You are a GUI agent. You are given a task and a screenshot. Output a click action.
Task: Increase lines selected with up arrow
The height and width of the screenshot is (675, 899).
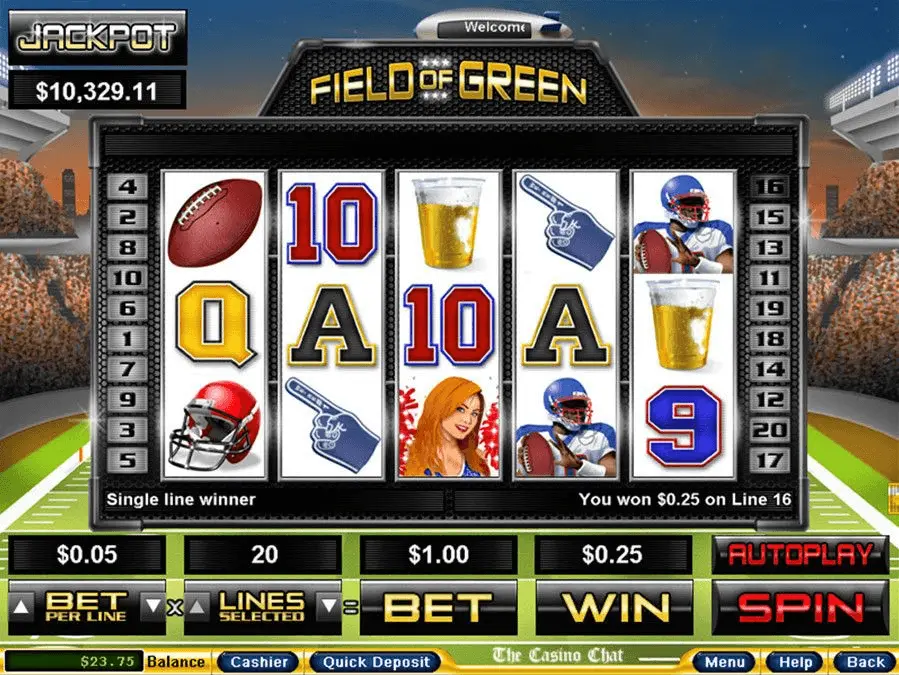click(x=196, y=606)
